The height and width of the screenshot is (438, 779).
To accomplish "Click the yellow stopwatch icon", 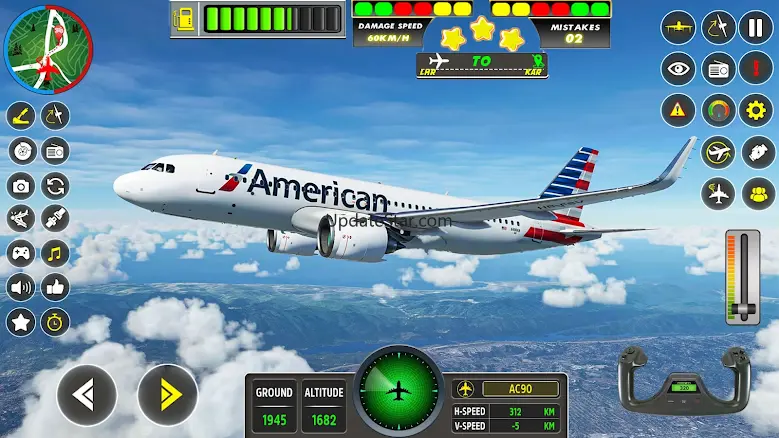I will pos(55,321).
